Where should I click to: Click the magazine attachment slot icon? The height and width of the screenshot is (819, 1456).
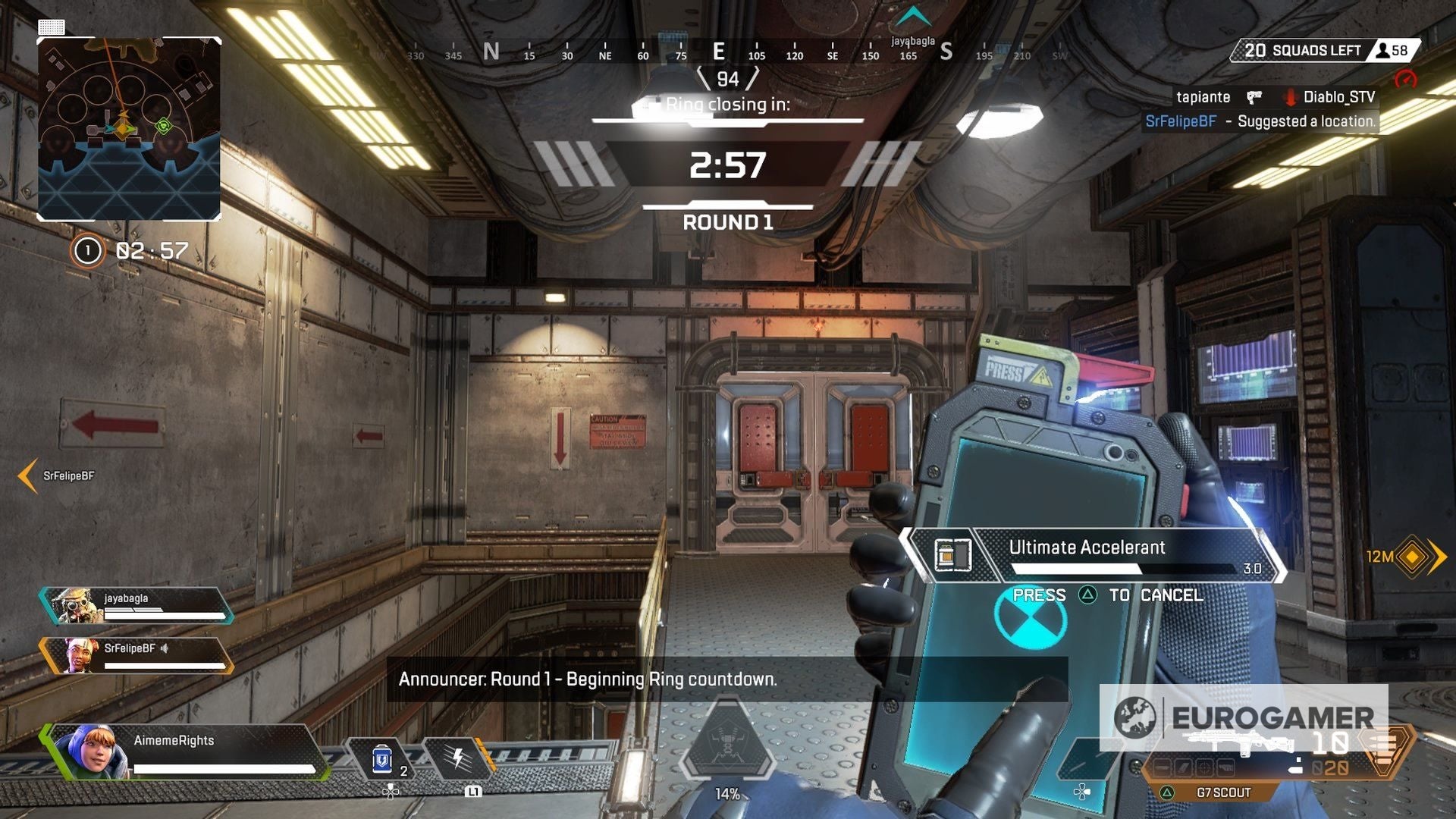(x=1182, y=767)
